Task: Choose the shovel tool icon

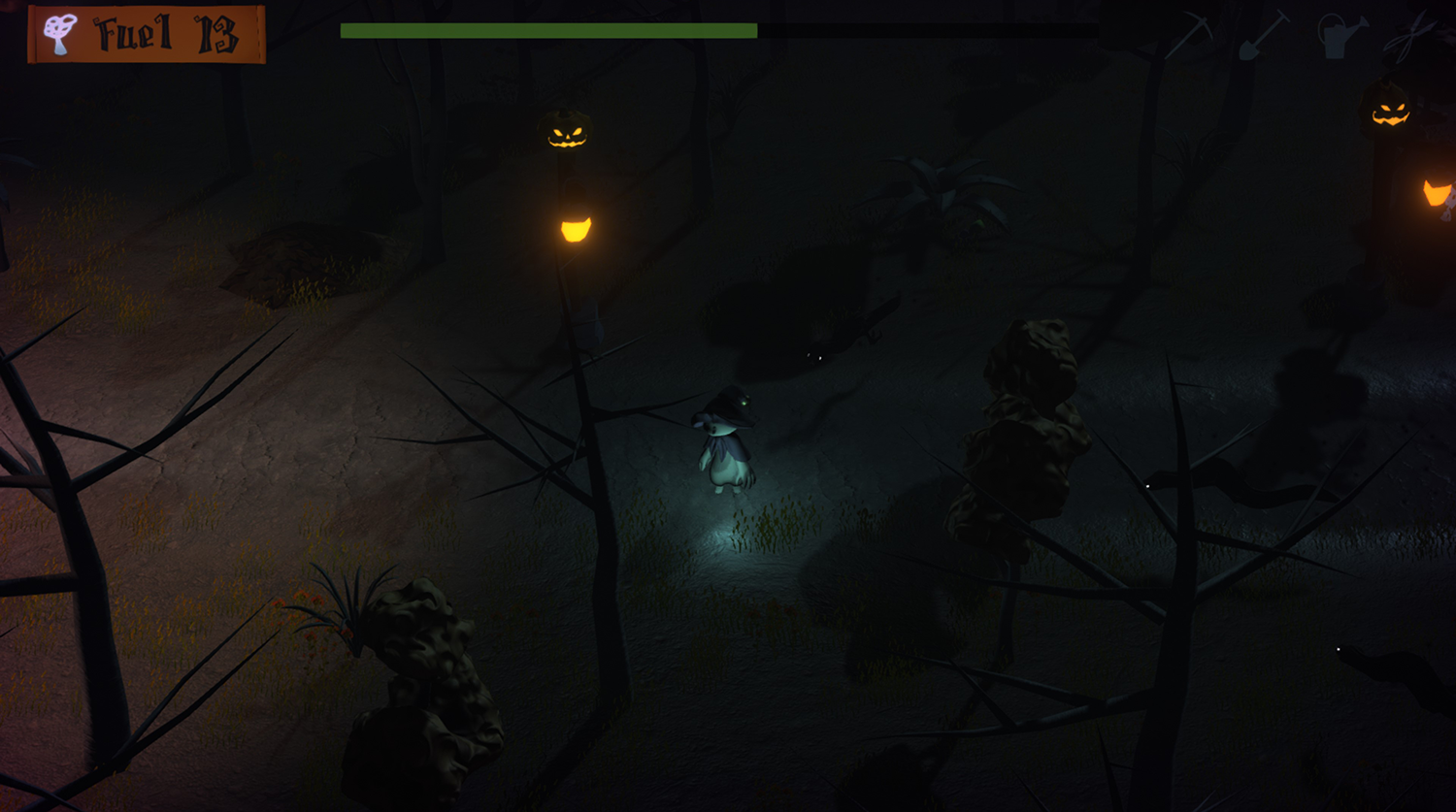Action: click(x=1264, y=35)
